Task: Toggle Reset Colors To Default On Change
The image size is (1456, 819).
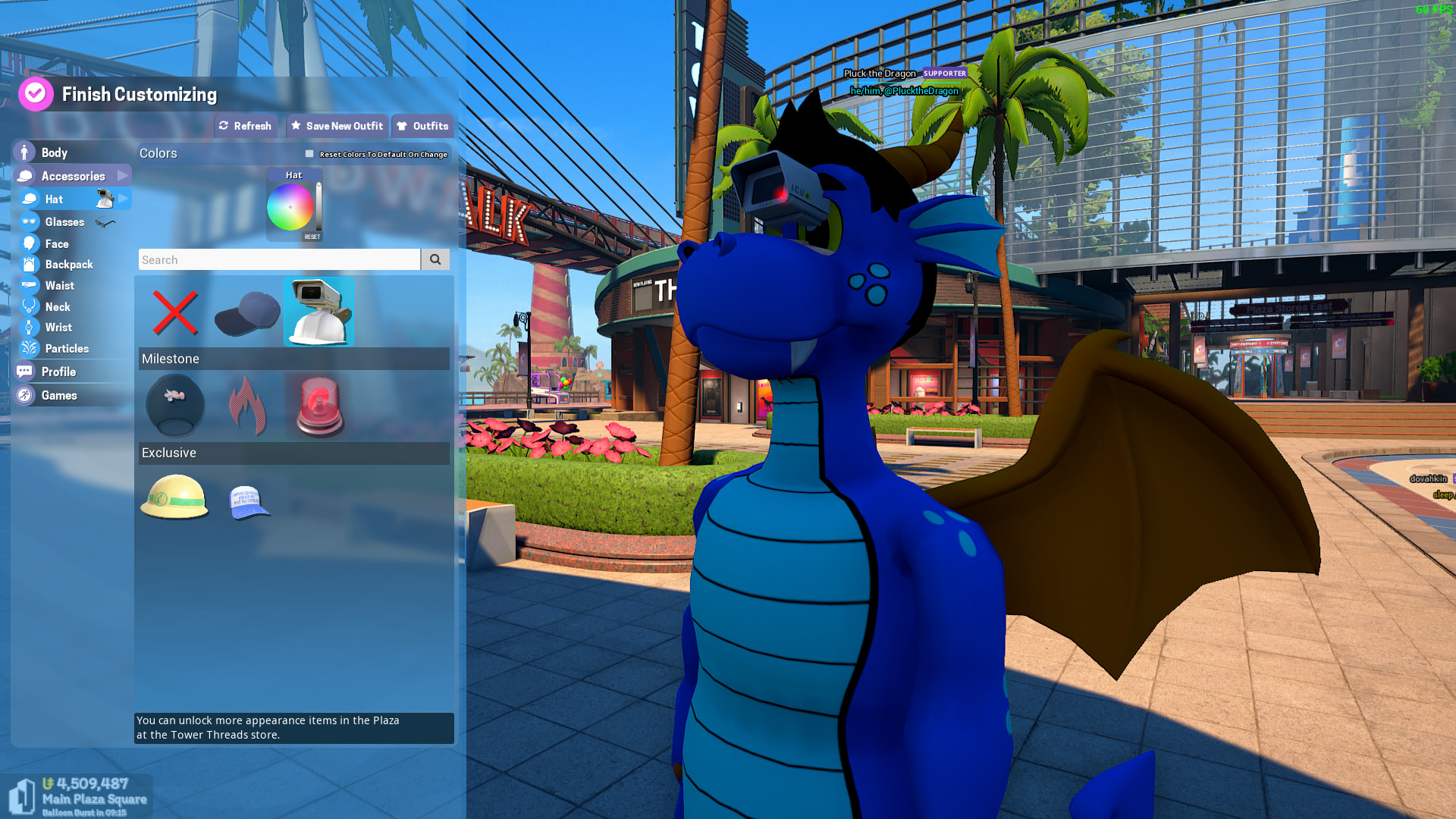Action: click(x=309, y=154)
